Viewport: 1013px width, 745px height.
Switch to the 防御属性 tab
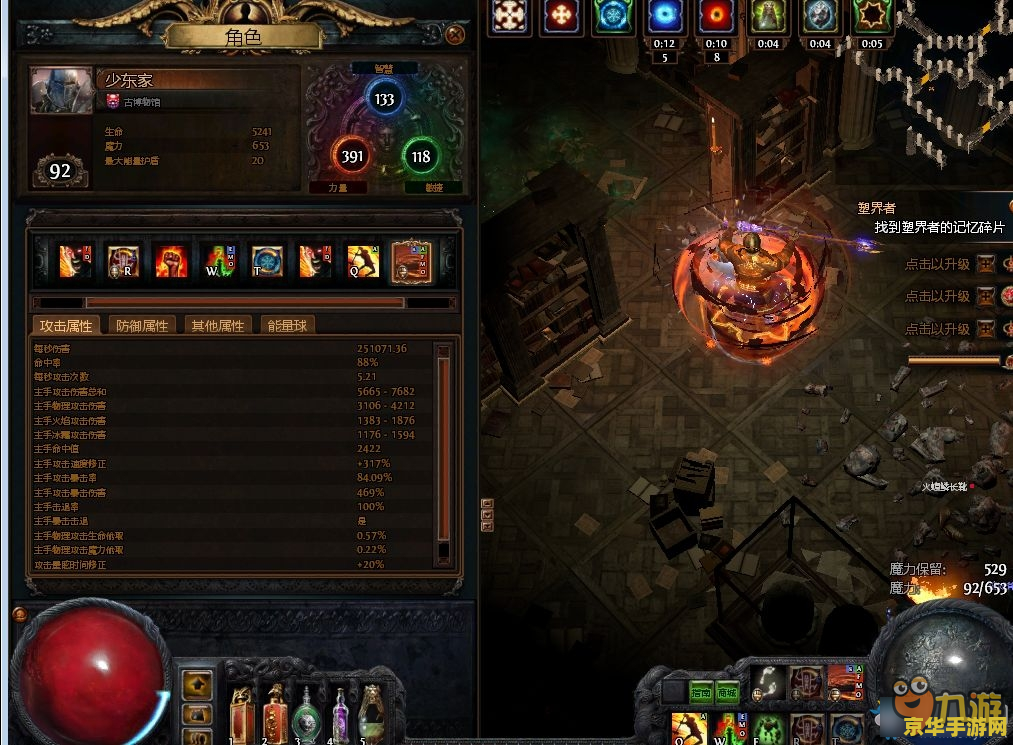(143, 325)
